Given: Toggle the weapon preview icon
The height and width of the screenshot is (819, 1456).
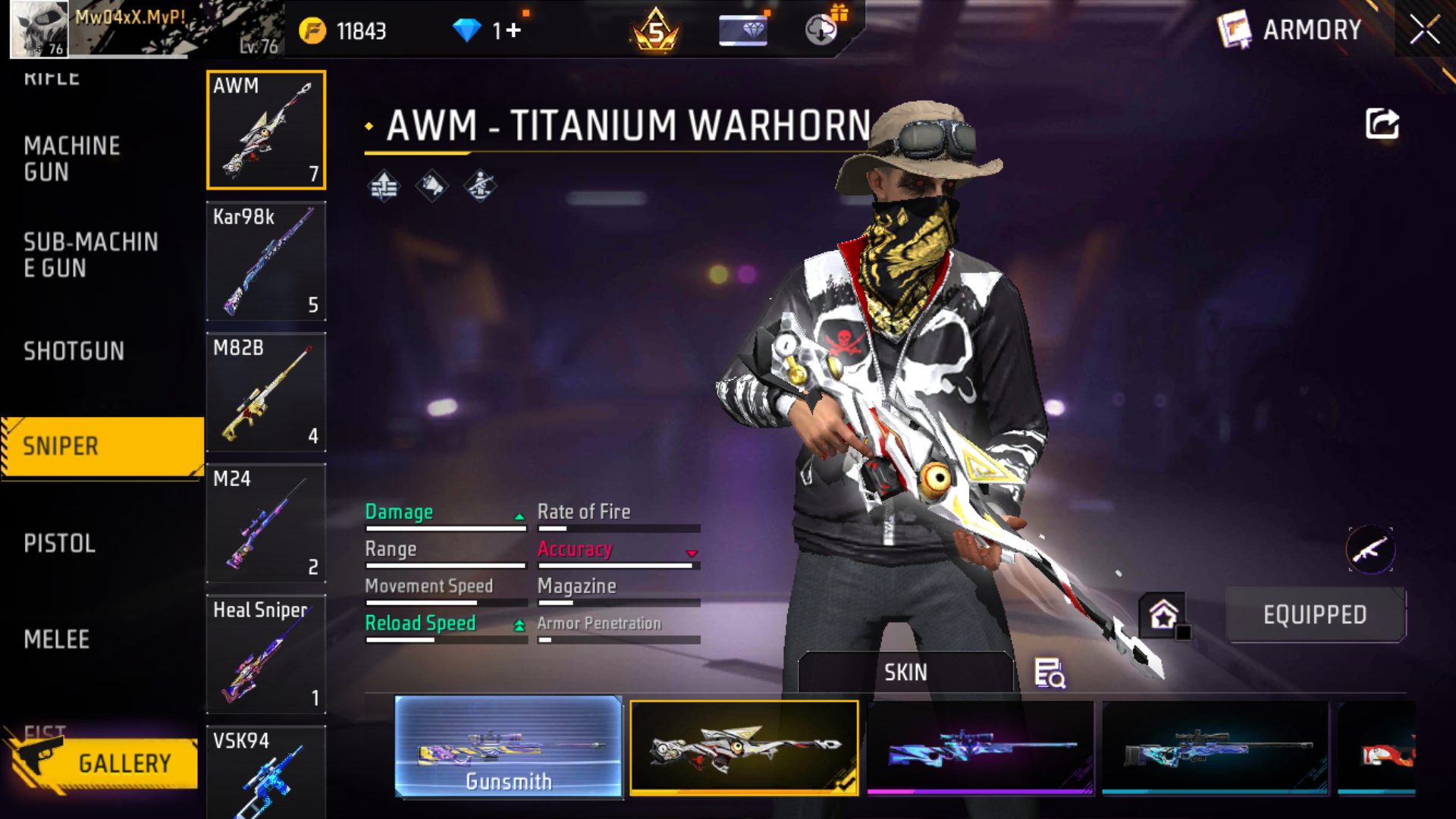Looking at the screenshot, I should [x=1370, y=550].
